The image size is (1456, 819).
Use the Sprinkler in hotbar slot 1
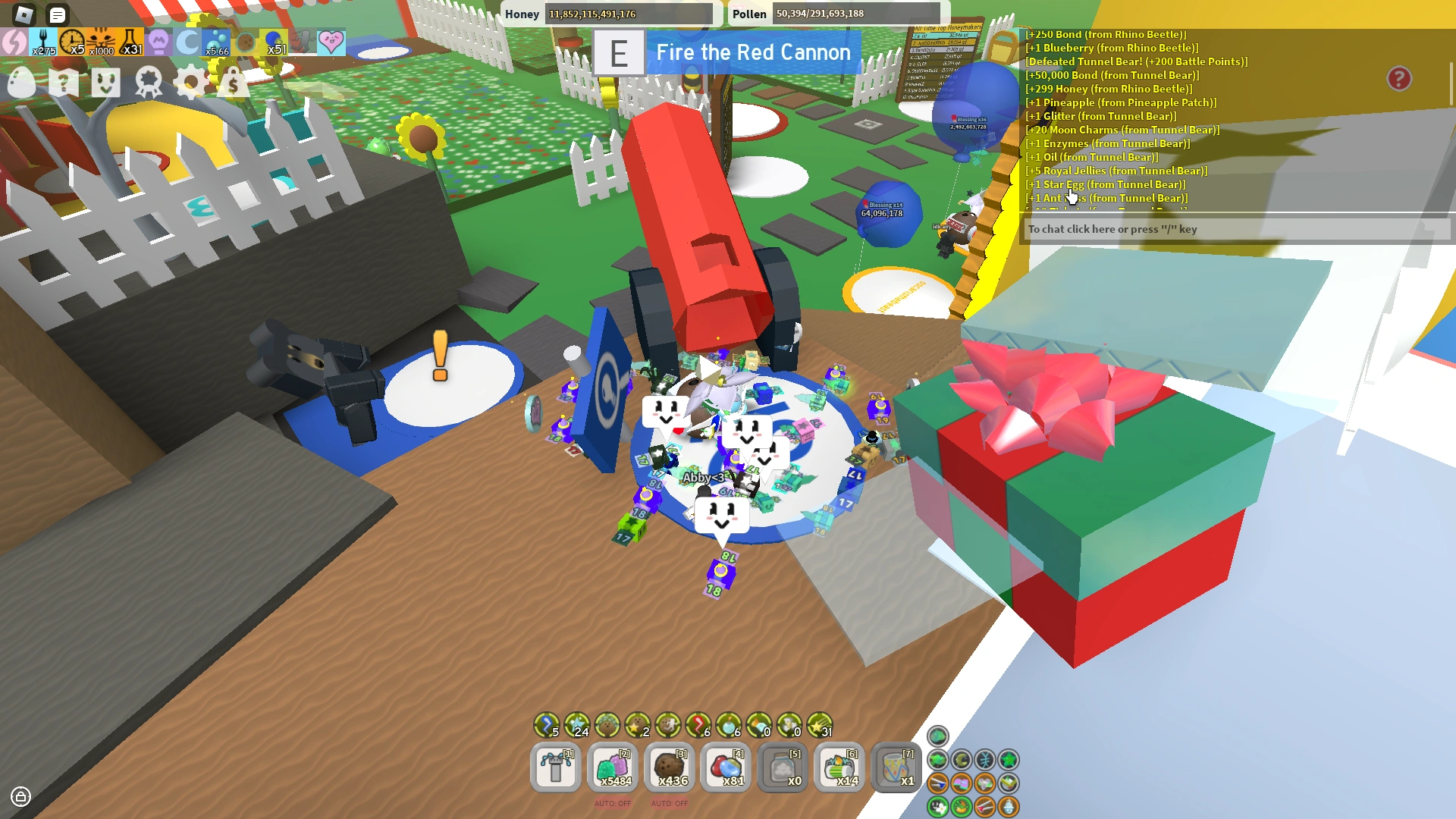click(555, 767)
